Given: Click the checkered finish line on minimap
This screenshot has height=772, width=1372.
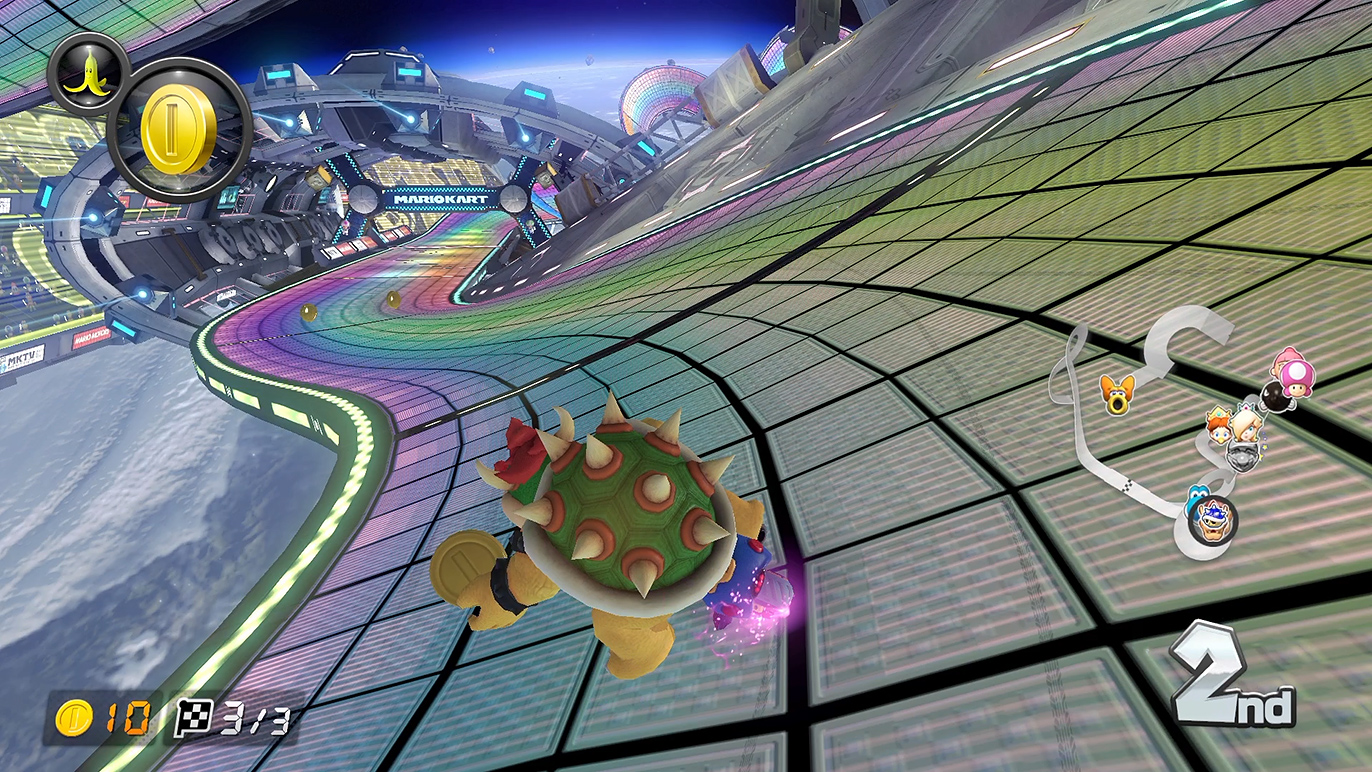Looking at the screenshot, I should click(1130, 487).
